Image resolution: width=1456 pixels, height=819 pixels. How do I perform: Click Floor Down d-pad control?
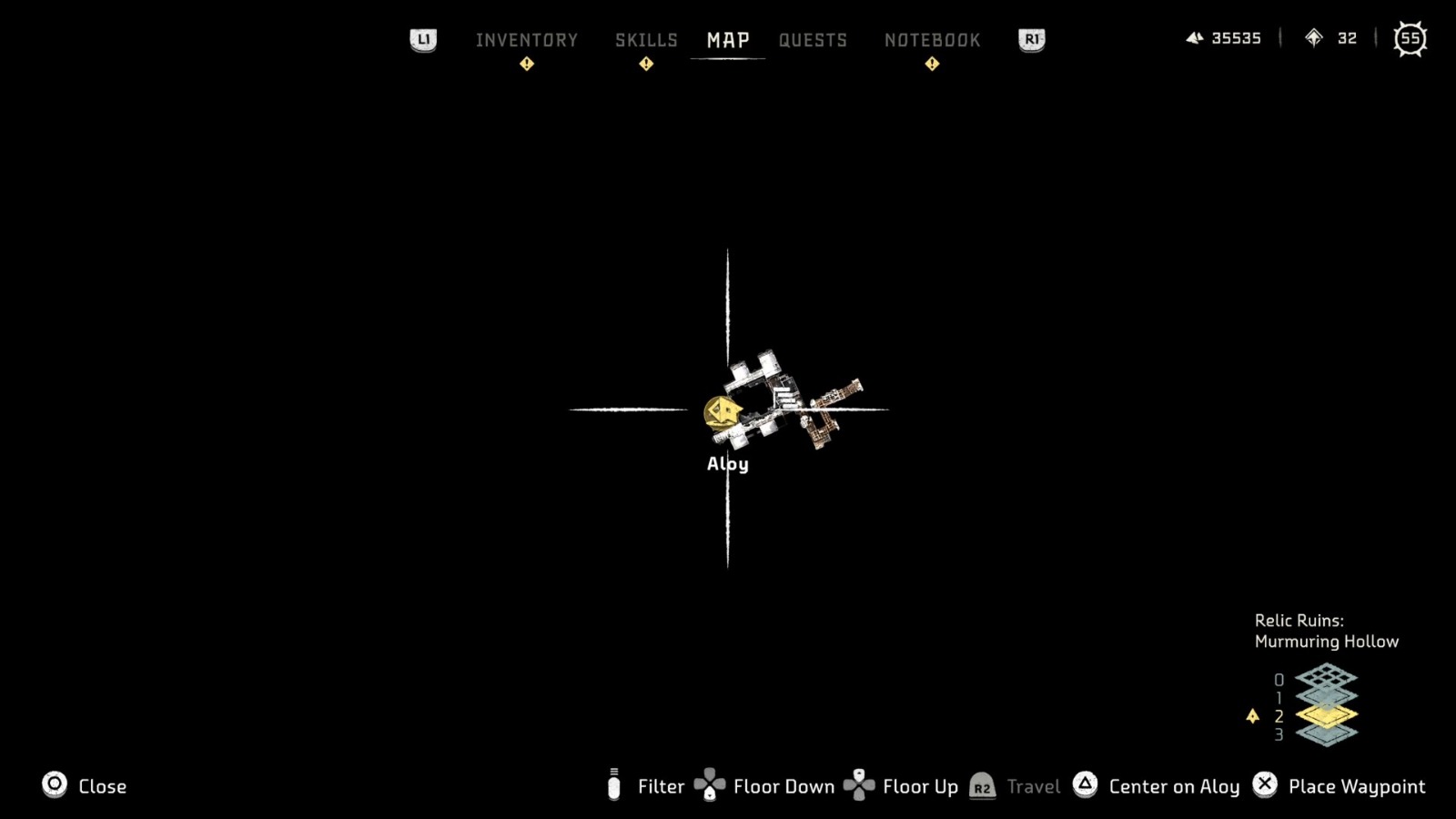point(709,785)
